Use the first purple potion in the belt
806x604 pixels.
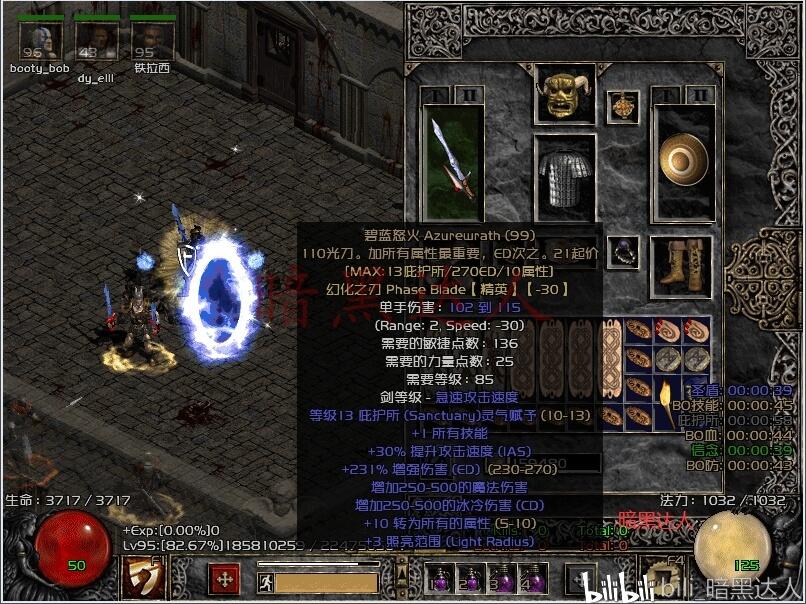(438, 579)
